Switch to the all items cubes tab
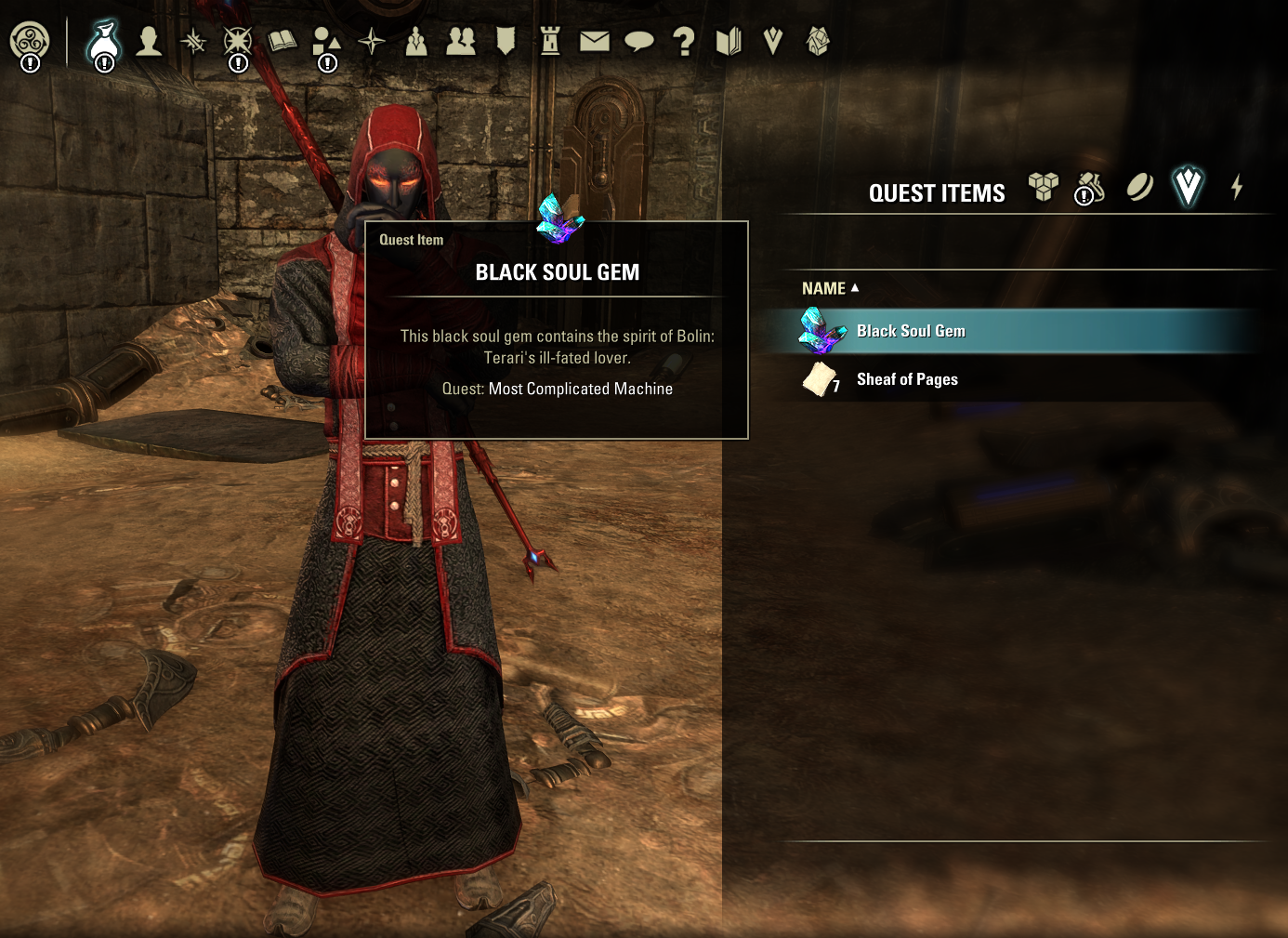The image size is (1288, 938). tap(1044, 187)
